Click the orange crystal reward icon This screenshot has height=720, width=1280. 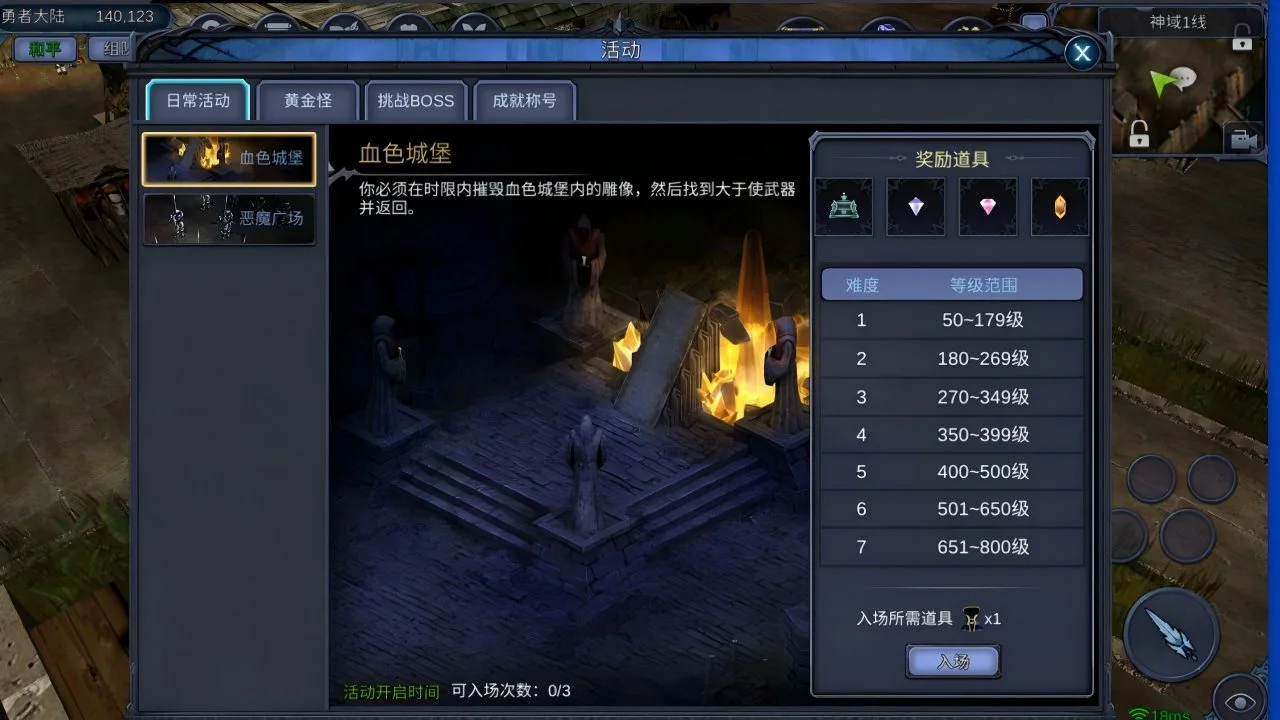click(1059, 206)
